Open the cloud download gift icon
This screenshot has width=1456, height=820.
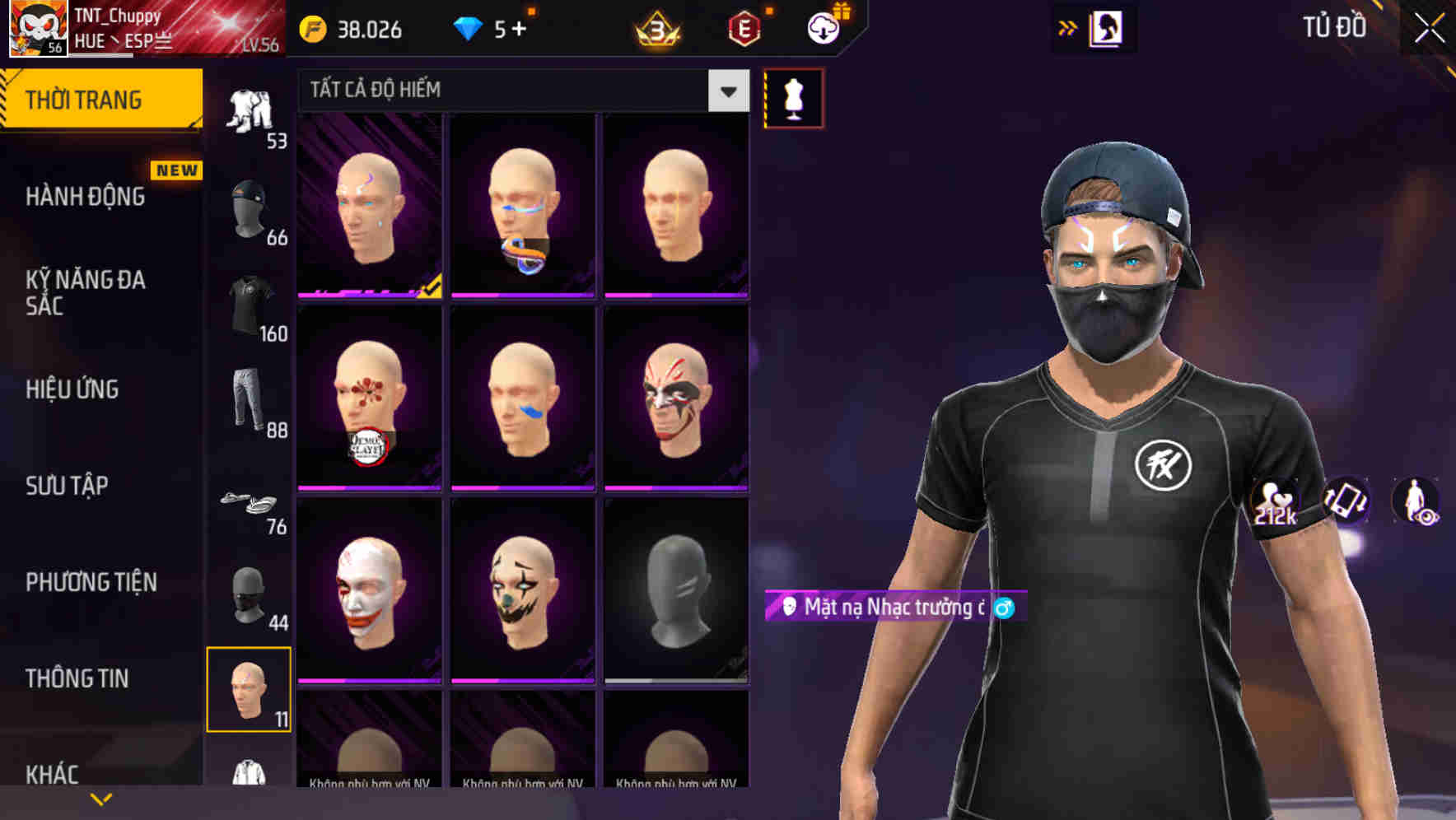(x=821, y=29)
